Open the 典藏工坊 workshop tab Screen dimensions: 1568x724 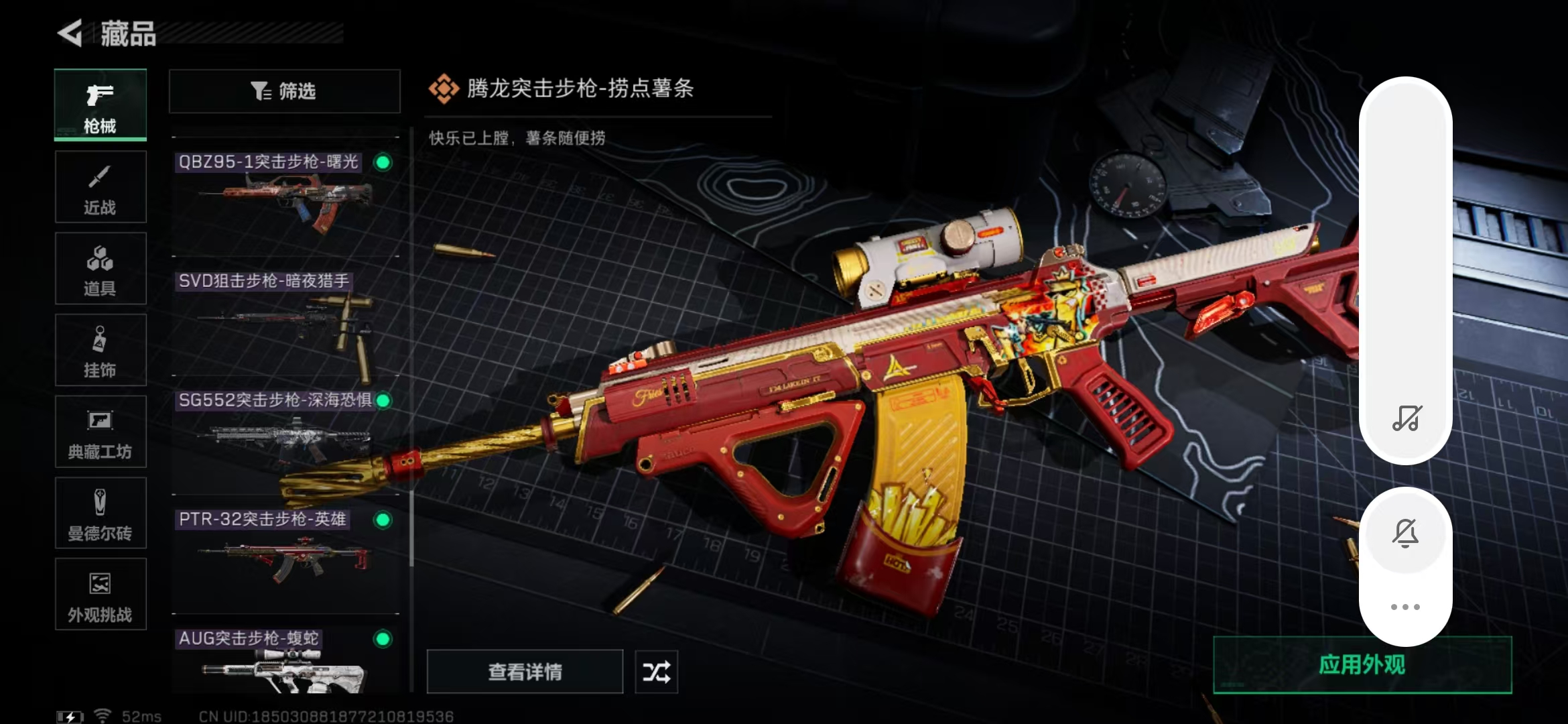point(101,432)
